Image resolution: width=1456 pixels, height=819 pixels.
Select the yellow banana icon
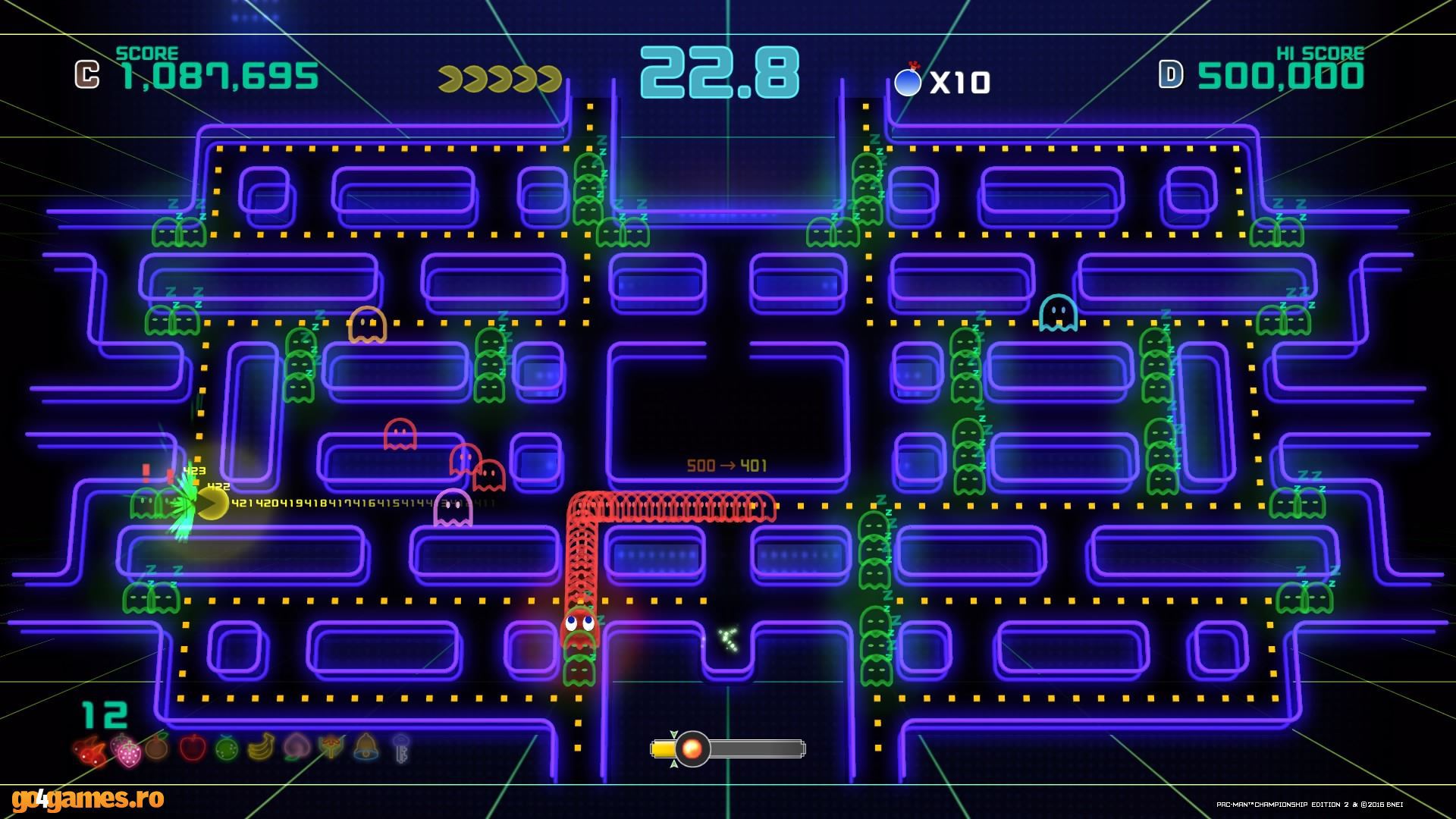tap(260, 748)
